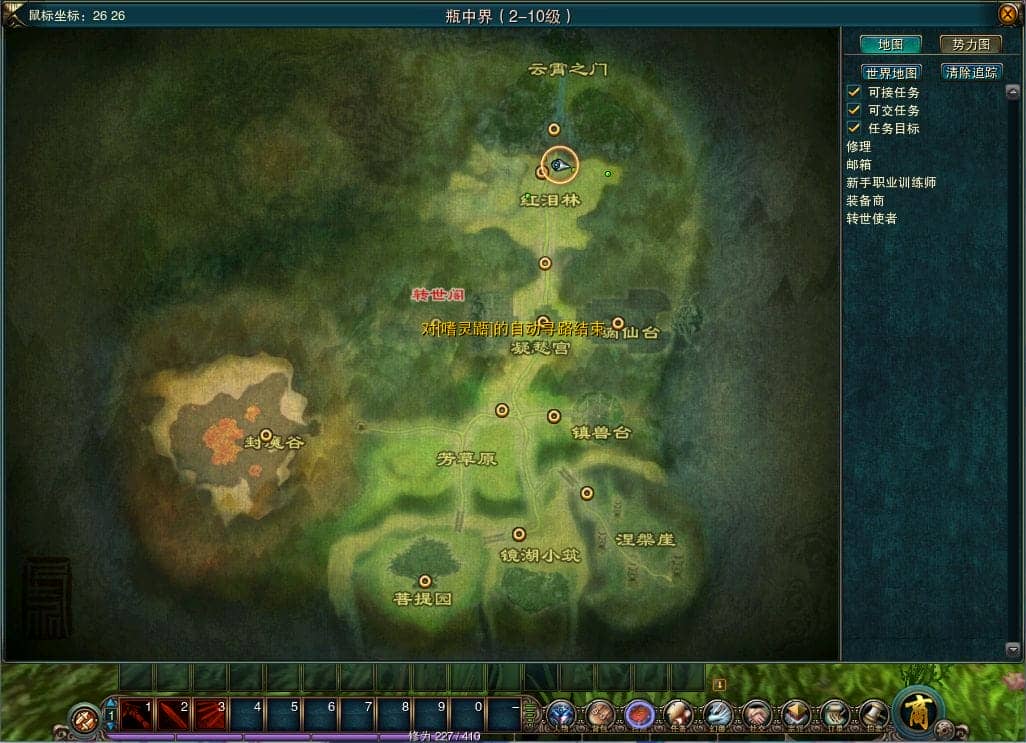The image size is (1026, 743).
Task: Select 修理 in the NPC list
Action: 859,147
